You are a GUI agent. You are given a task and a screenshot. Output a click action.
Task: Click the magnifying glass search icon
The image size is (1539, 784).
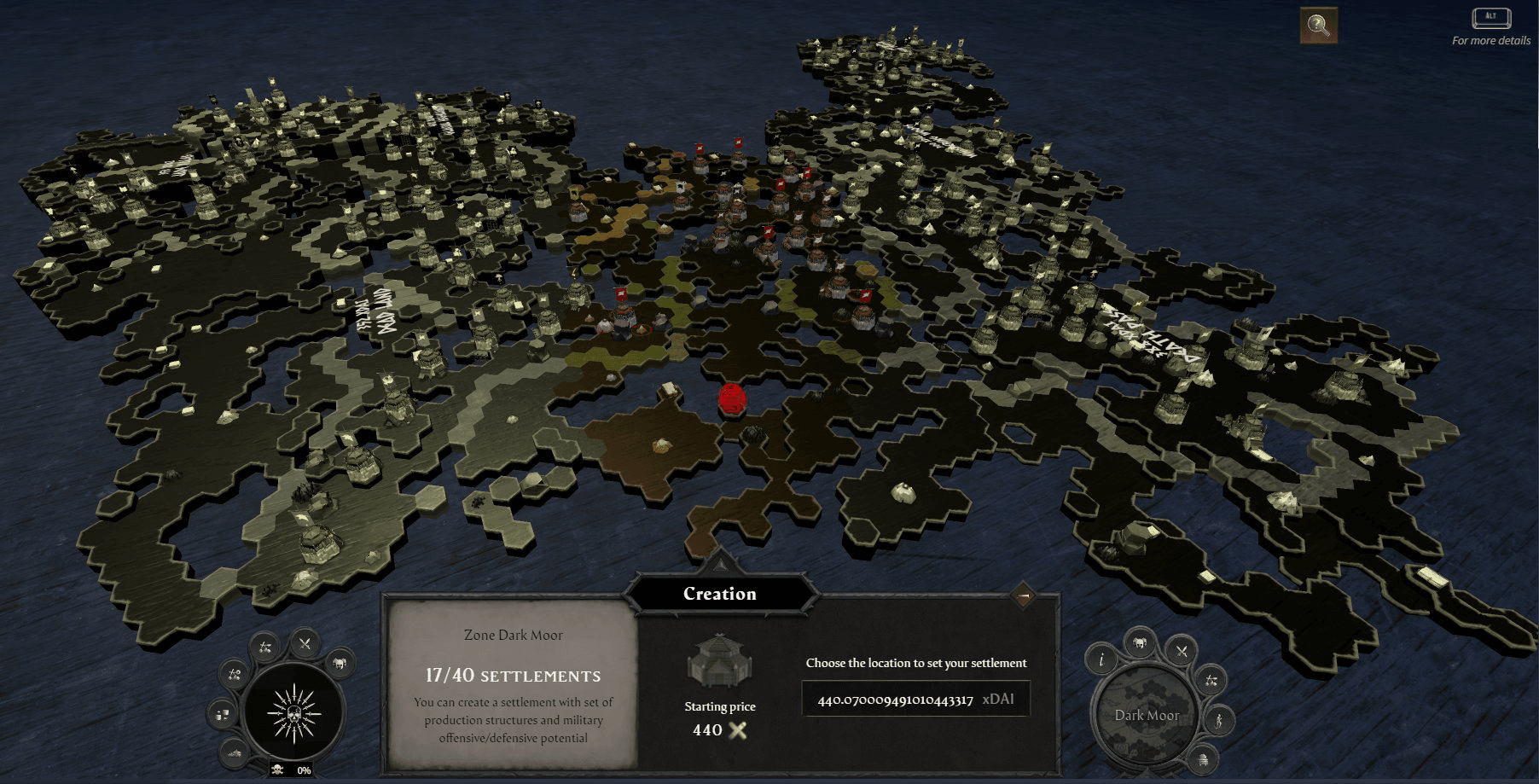click(x=1318, y=26)
